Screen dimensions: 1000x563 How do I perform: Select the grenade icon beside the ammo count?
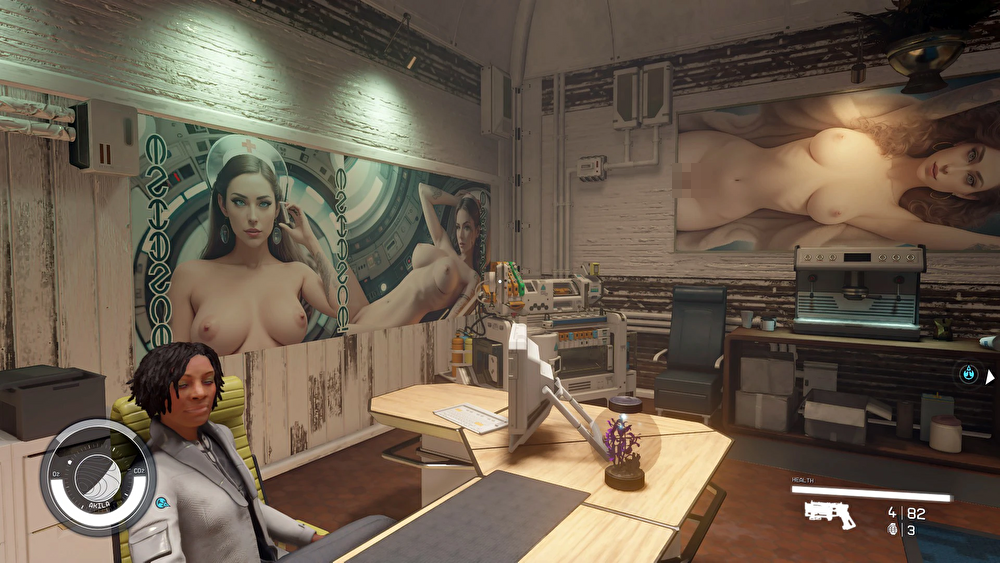[x=894, y=530]
